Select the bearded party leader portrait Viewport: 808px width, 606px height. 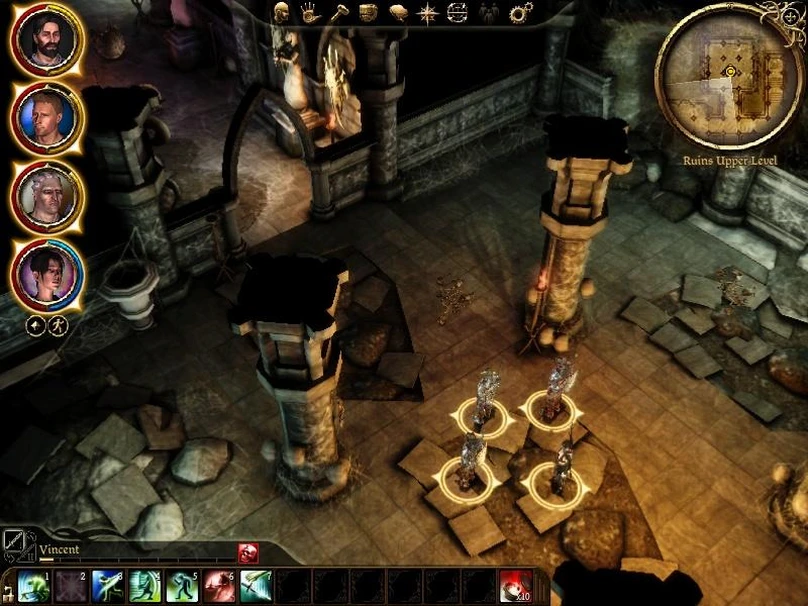[x=45, y=42]
